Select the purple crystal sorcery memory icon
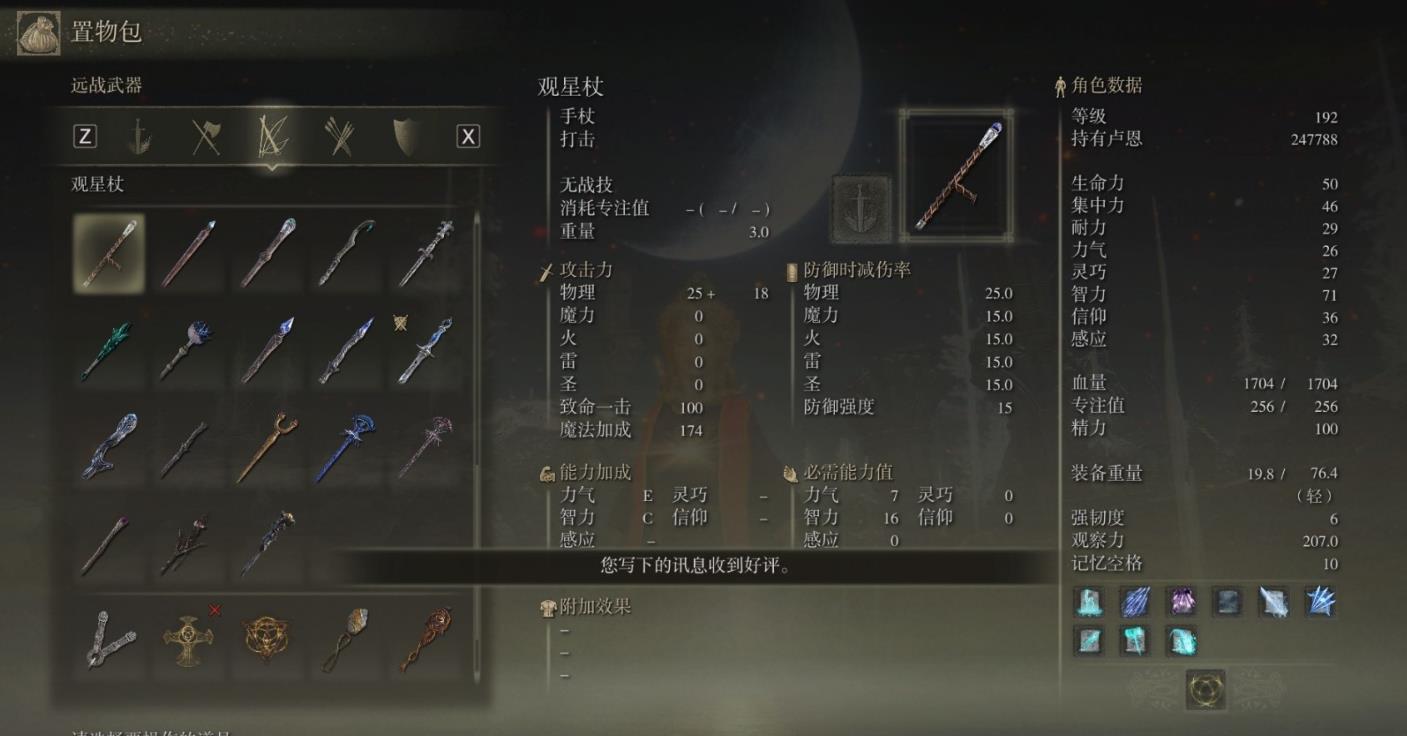Viewport: 1407px width, 736px height. [1183, 603]
